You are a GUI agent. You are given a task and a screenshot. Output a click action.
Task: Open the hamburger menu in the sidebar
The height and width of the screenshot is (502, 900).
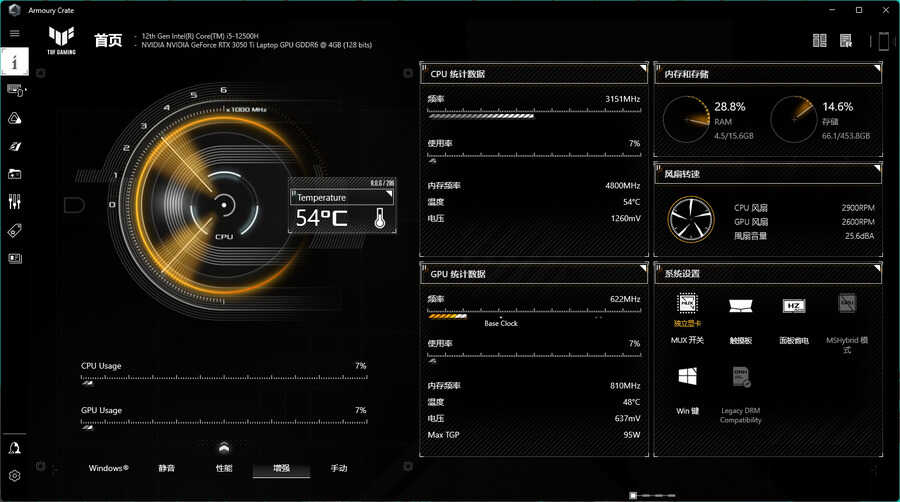coord(14,33)
